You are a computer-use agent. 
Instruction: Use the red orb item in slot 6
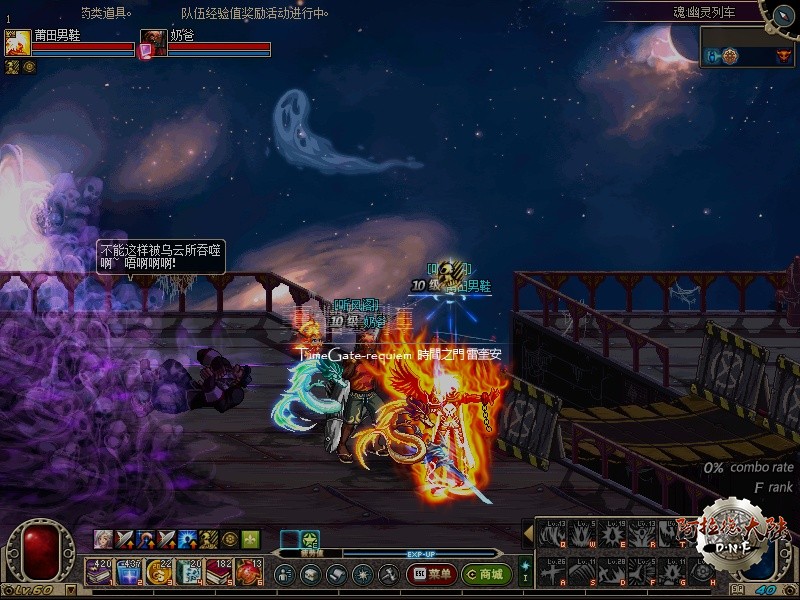coord(249,571)
